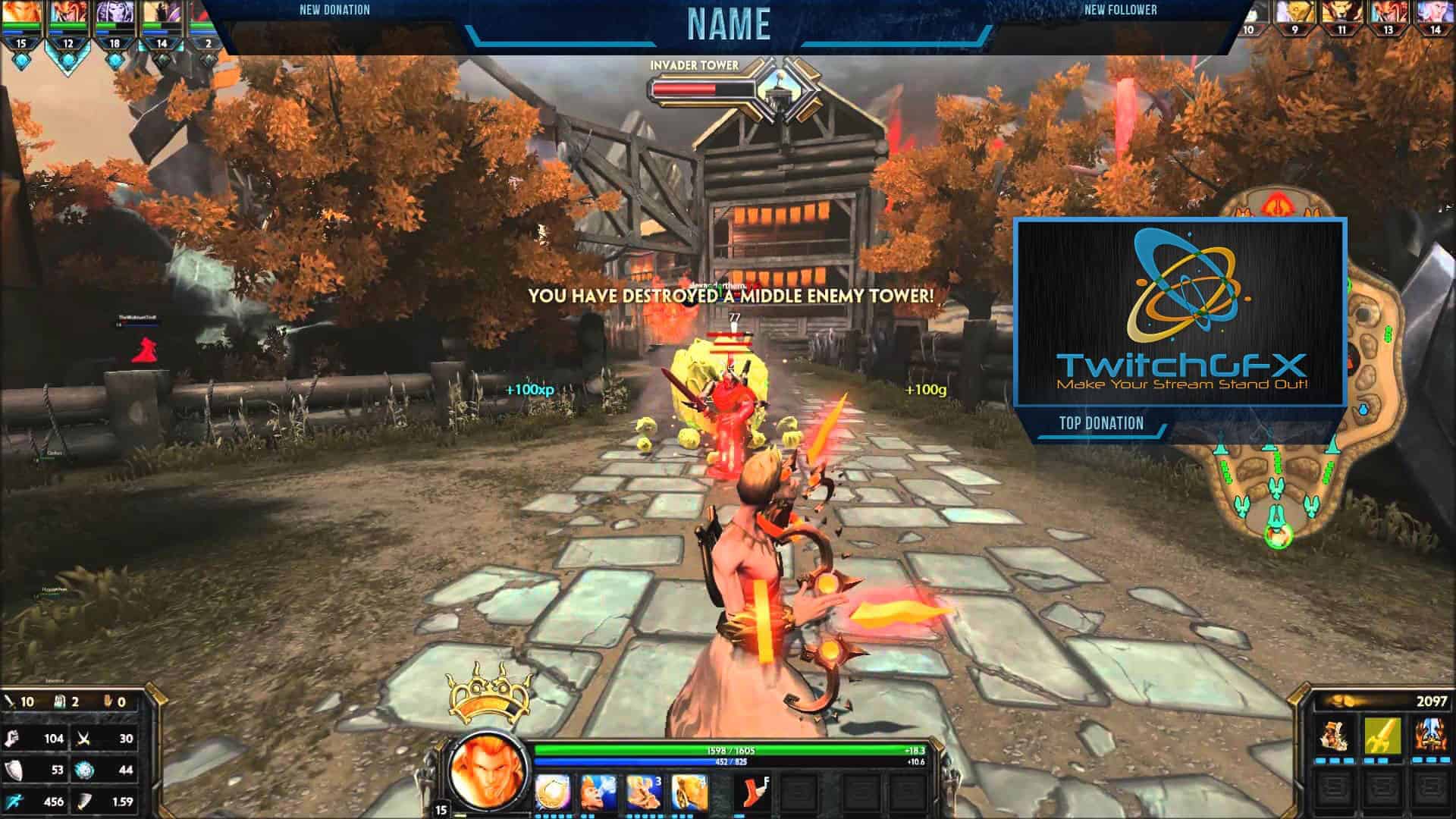Click the TwitchGFX webcam overlay panel
Image resolution: width=1456 pixels, height=819 pixels.
1181,312
